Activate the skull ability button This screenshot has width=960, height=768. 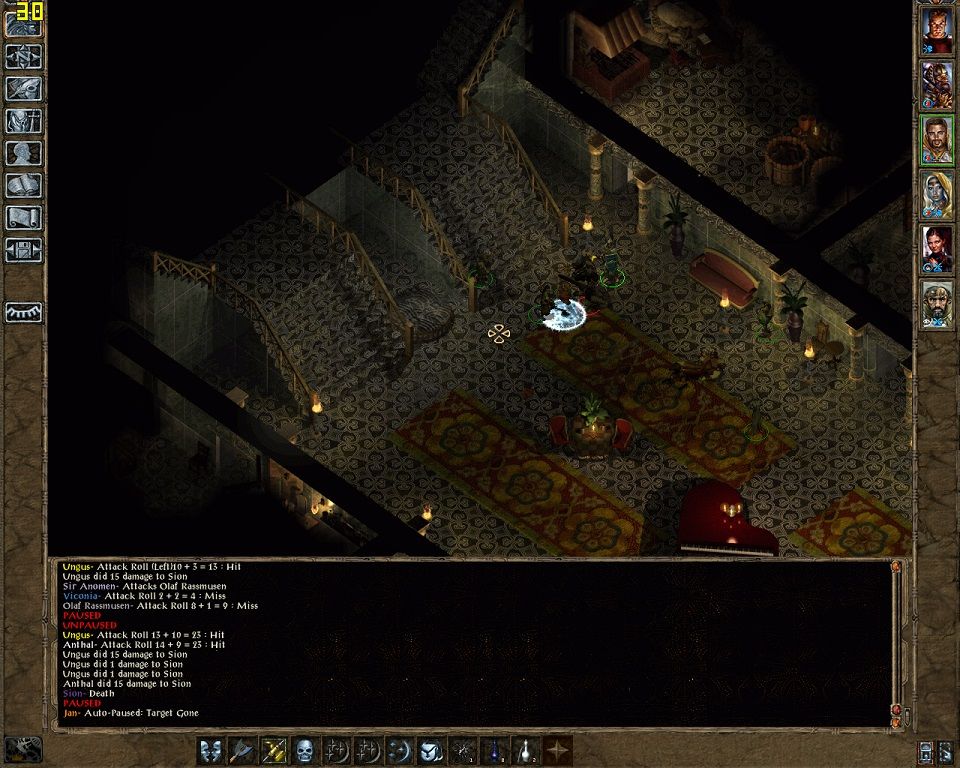point(305,750)
